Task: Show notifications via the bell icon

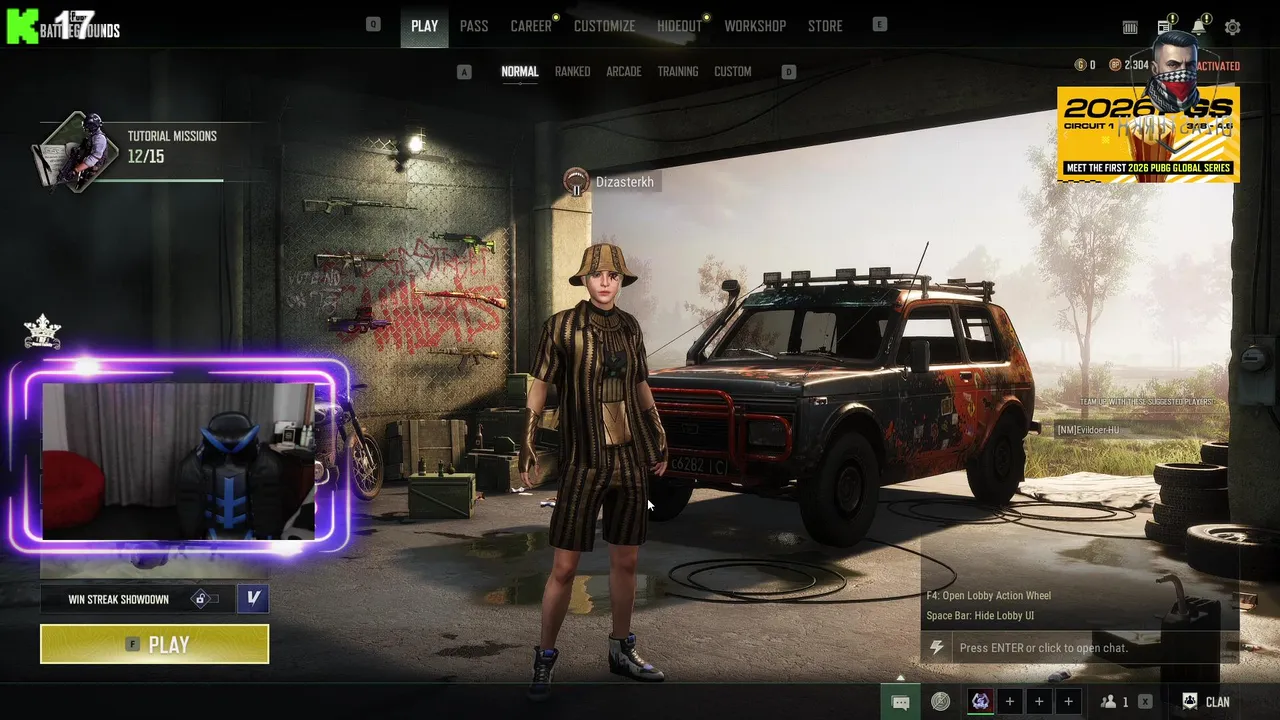Action: (1198, 27)
